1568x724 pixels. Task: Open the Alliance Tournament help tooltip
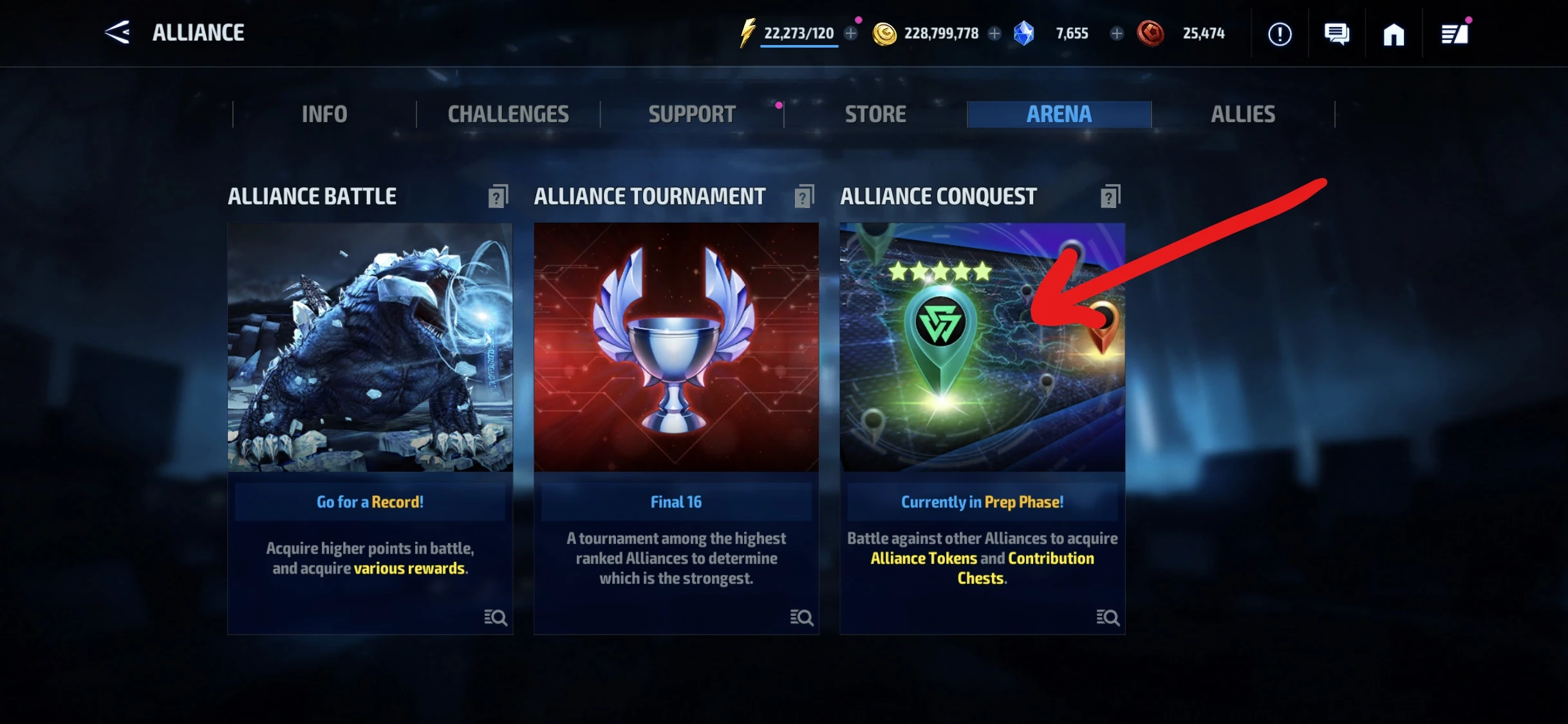point(804,196)
